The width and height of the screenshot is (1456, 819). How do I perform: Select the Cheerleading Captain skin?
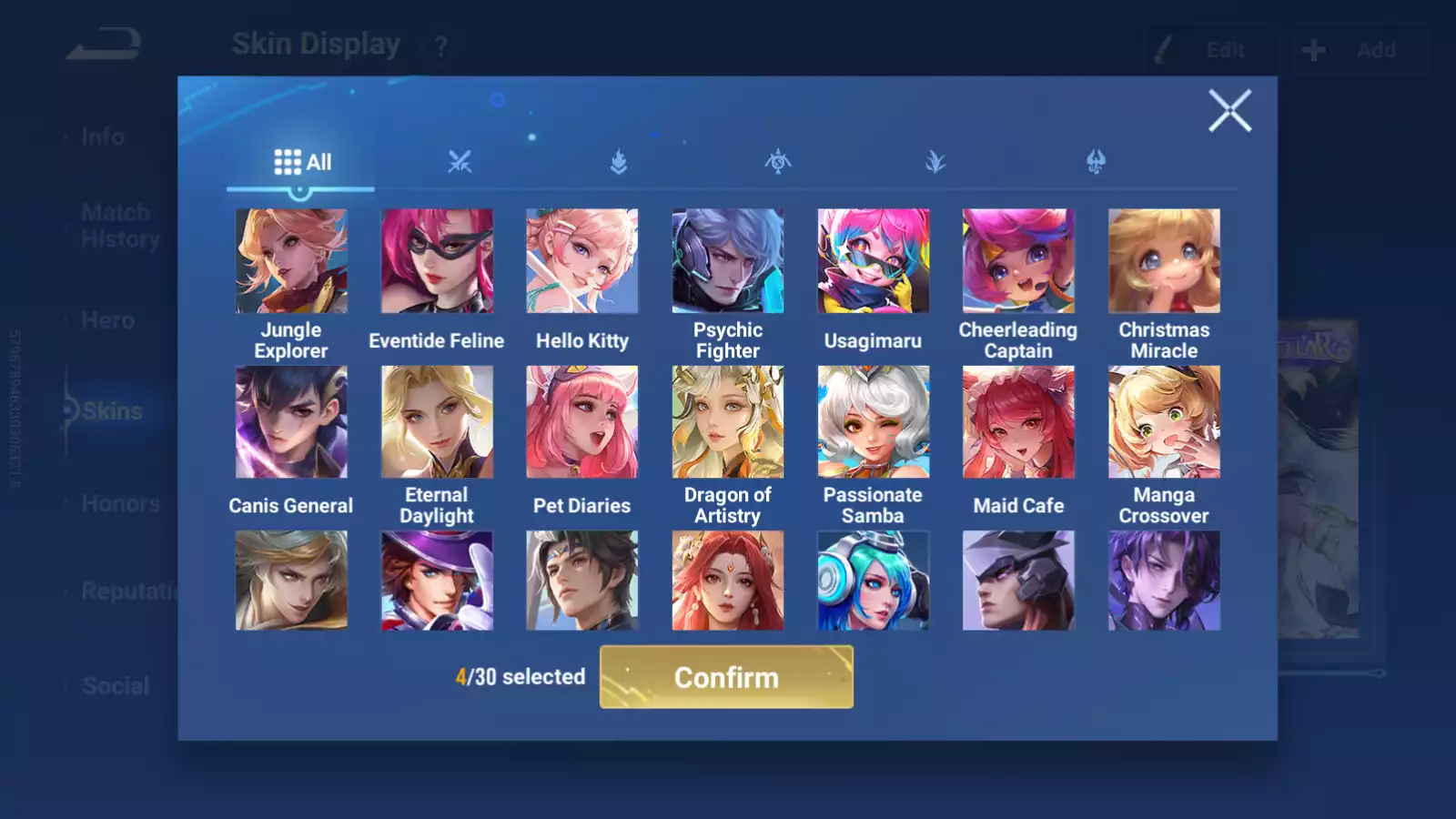[x=1018, y=261]
